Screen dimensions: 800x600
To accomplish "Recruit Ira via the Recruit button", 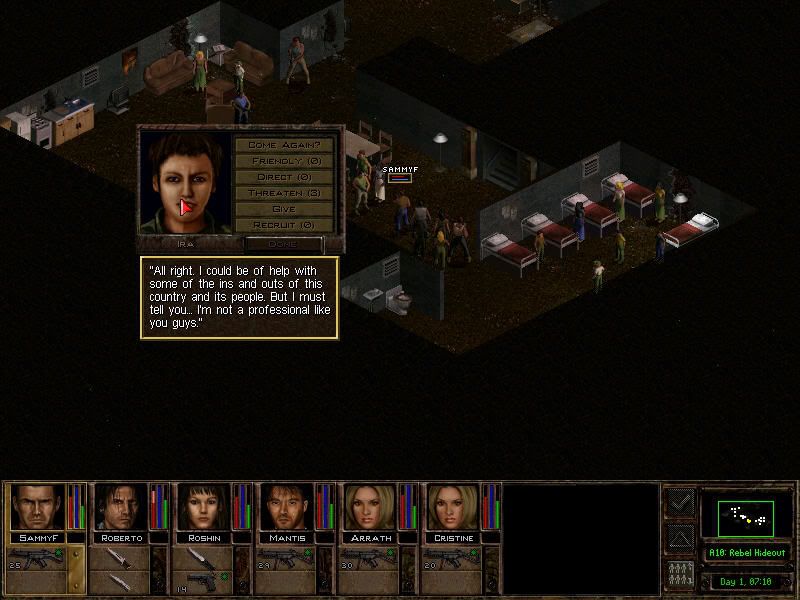I will (290, 225).
